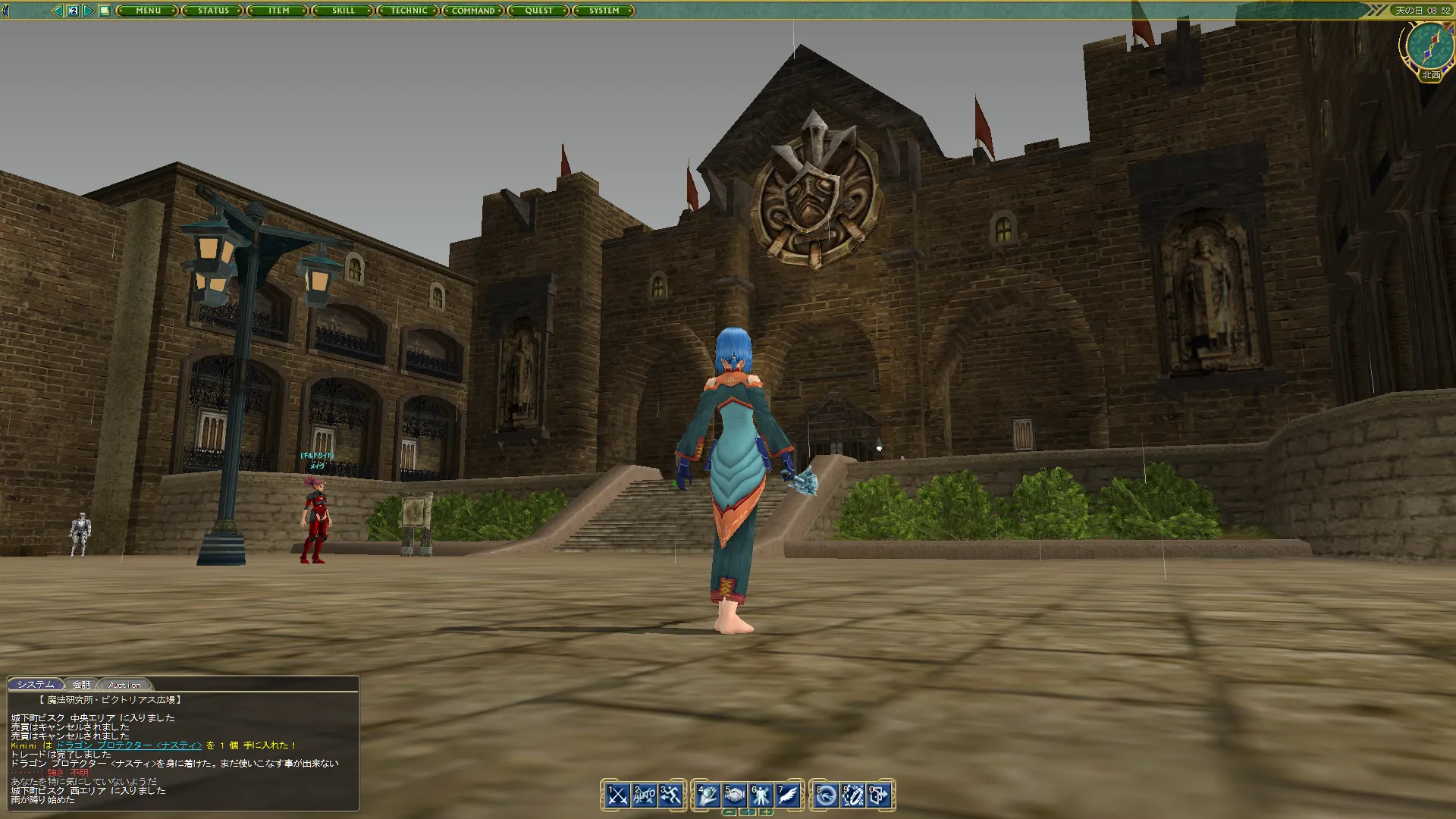Open the STATUS window
Image resolution: width=1456 pixels, height=819 pixels.
pos(213,11)
